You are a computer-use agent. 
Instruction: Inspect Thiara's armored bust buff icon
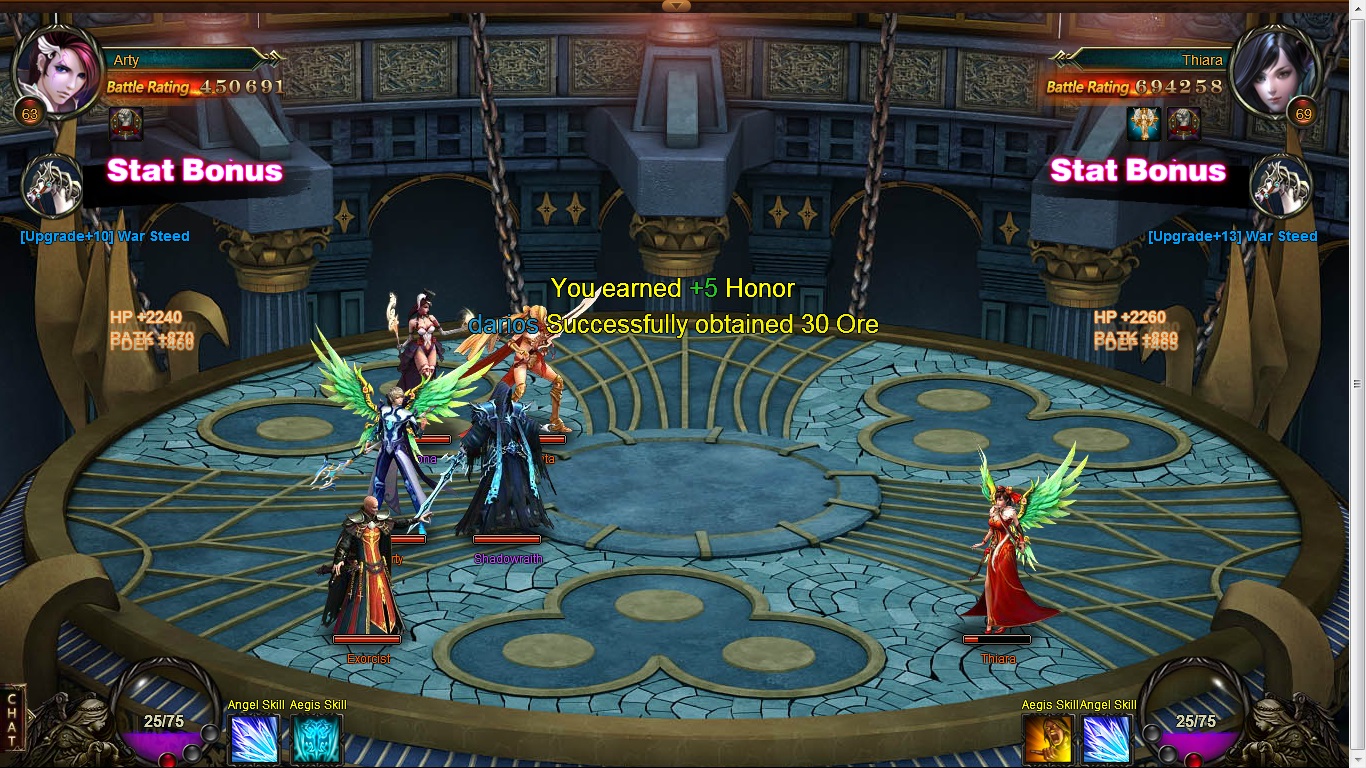pyautogui.click(x=1184, y=124)
